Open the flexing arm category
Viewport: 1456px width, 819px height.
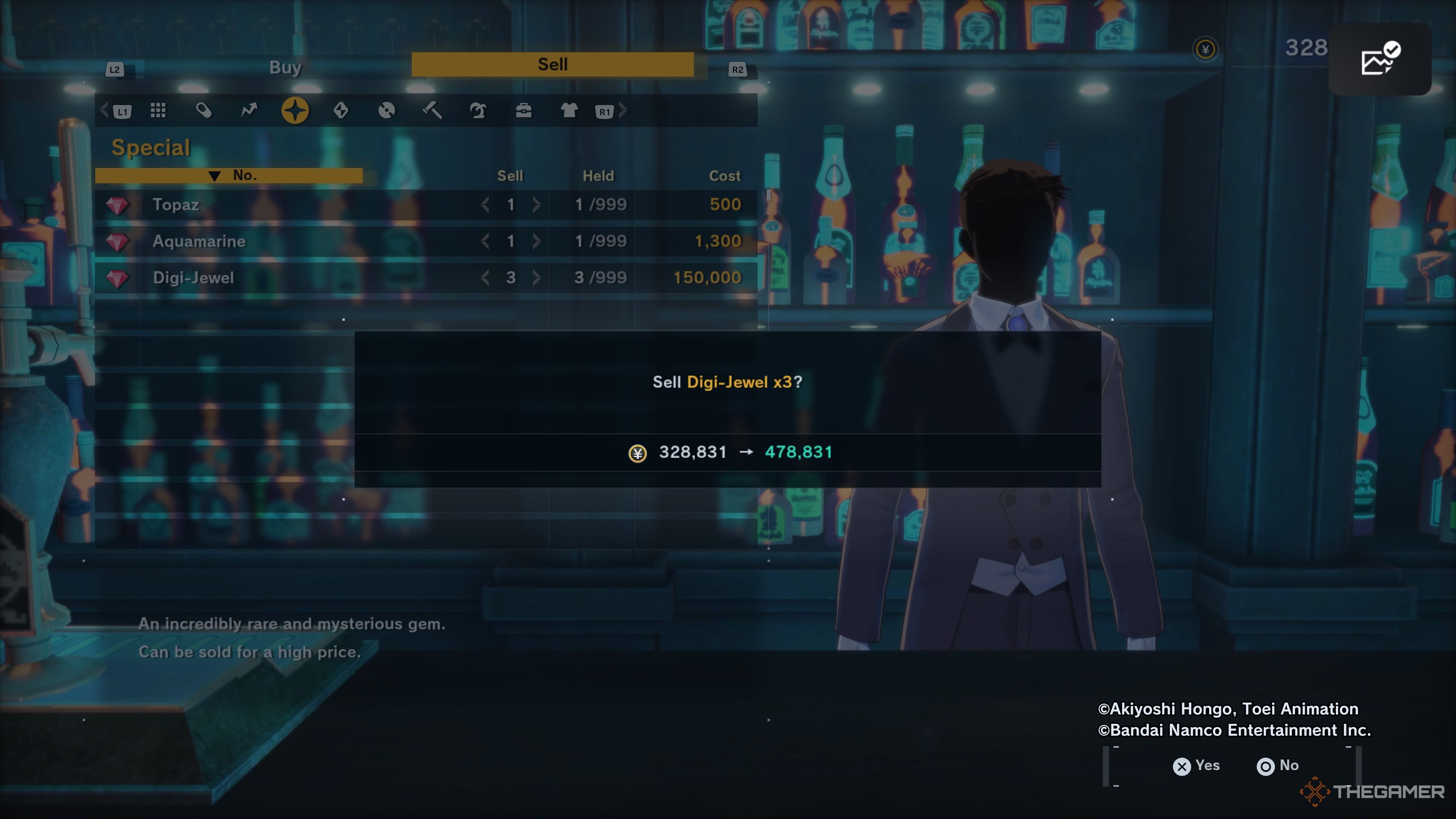point(478,110)
